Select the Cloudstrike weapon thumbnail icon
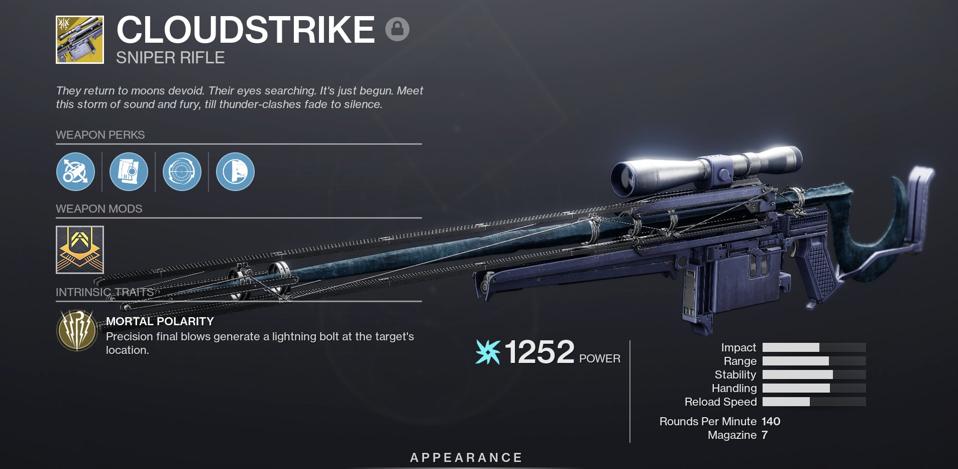 pyautogui.click(x=80, y=39)
